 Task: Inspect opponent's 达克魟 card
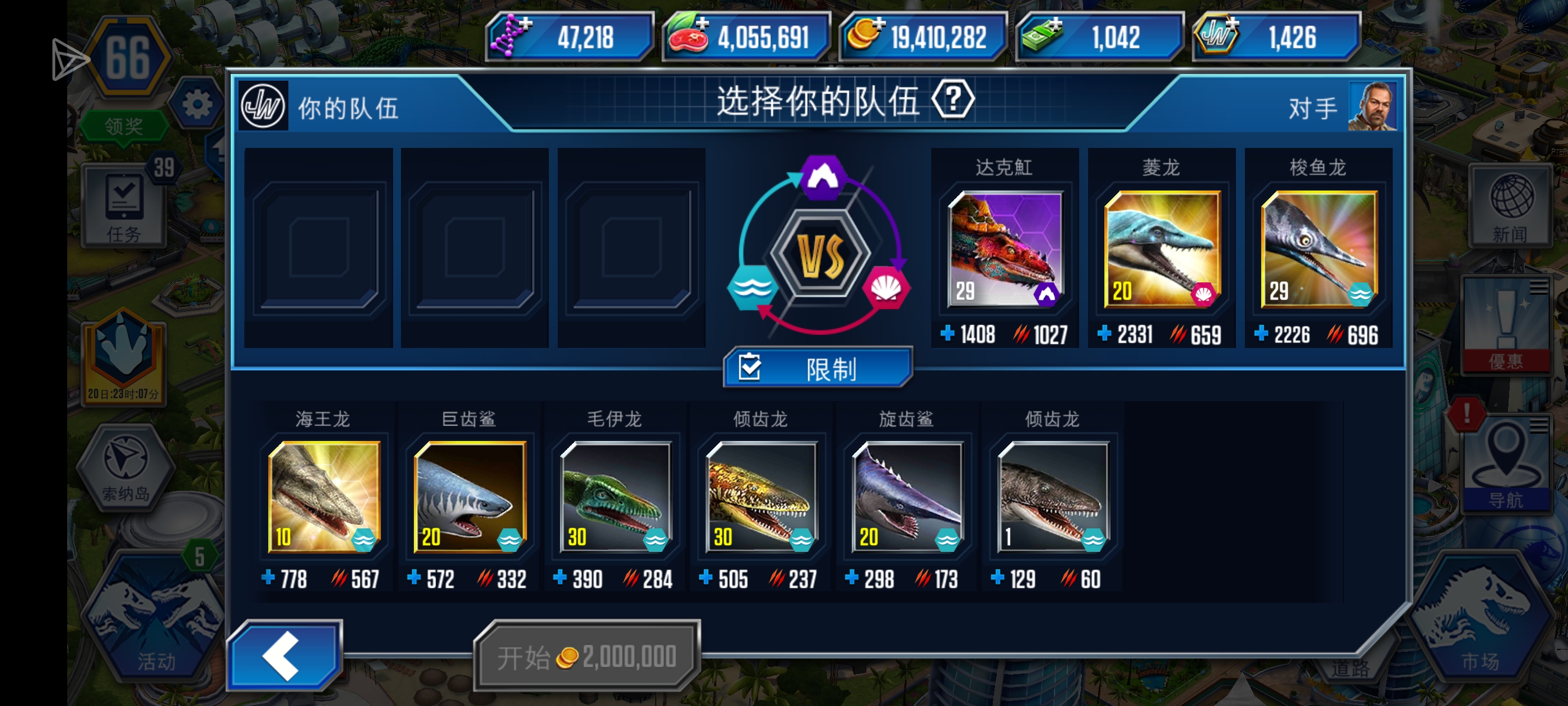[1004, 249]
